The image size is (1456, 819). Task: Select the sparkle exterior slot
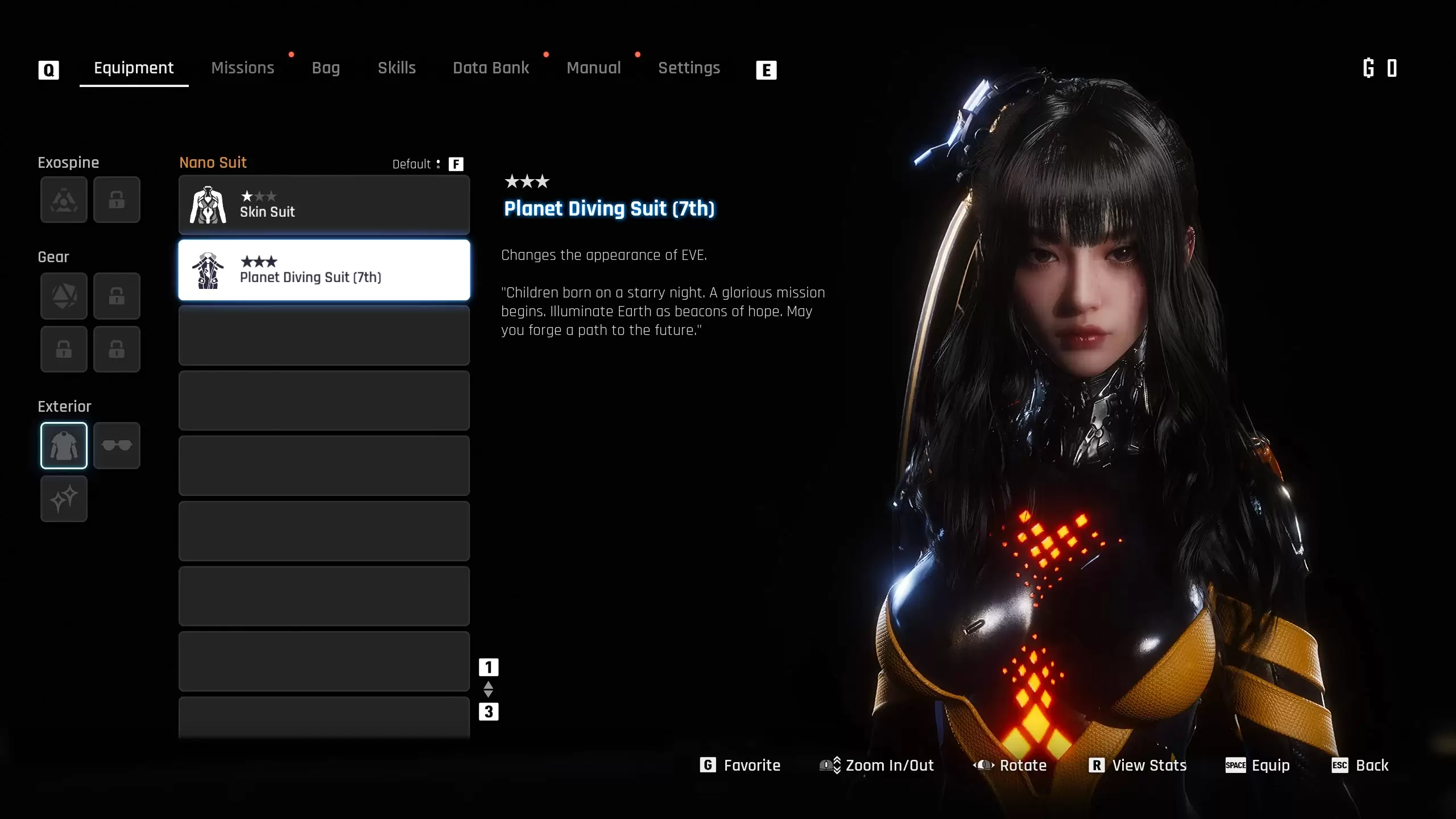pyautogui.click(x=64, y=499)
